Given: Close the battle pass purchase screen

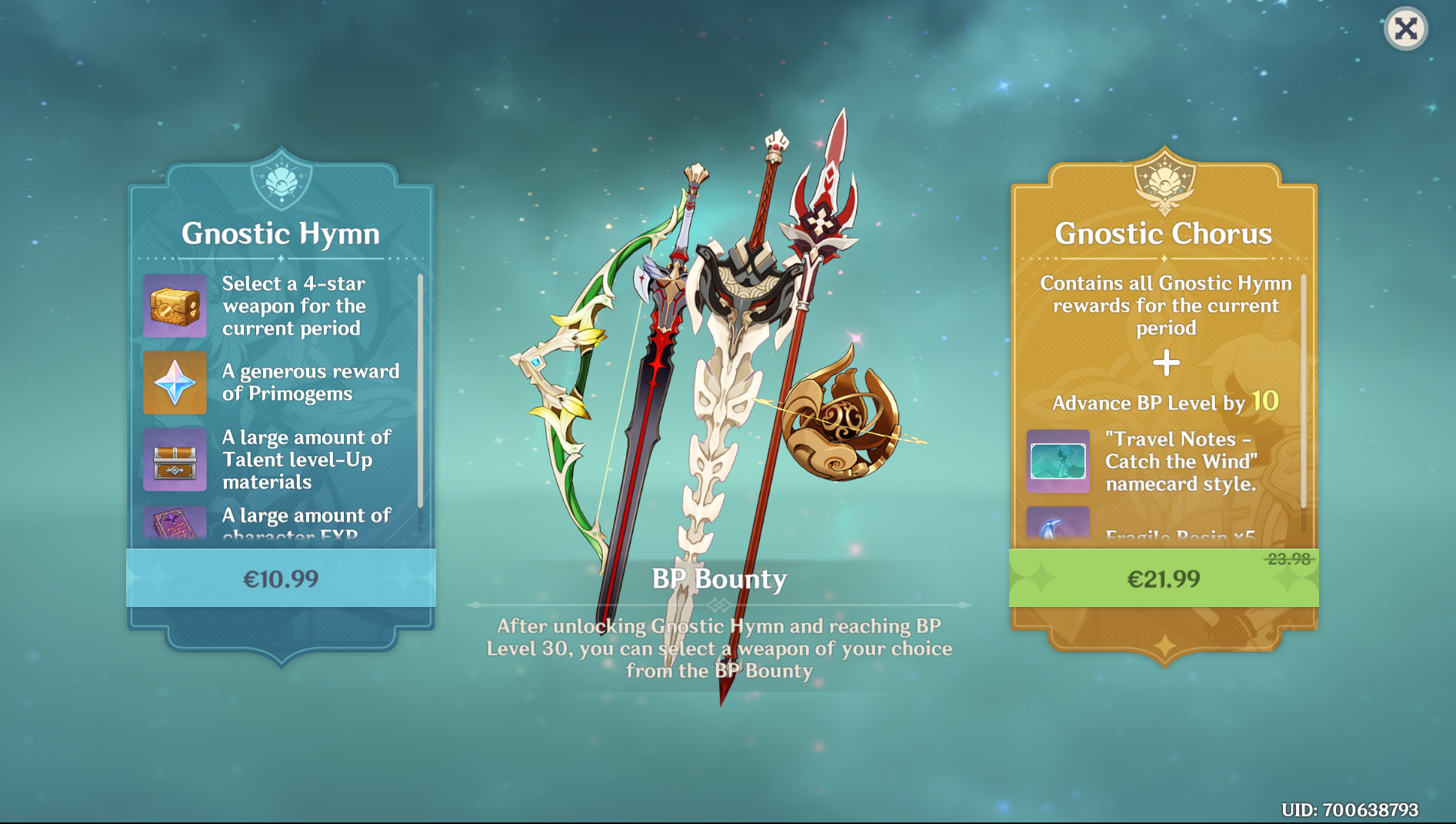Looking at the screenshot, I should pyautogui.click(x=1405, y=29).
